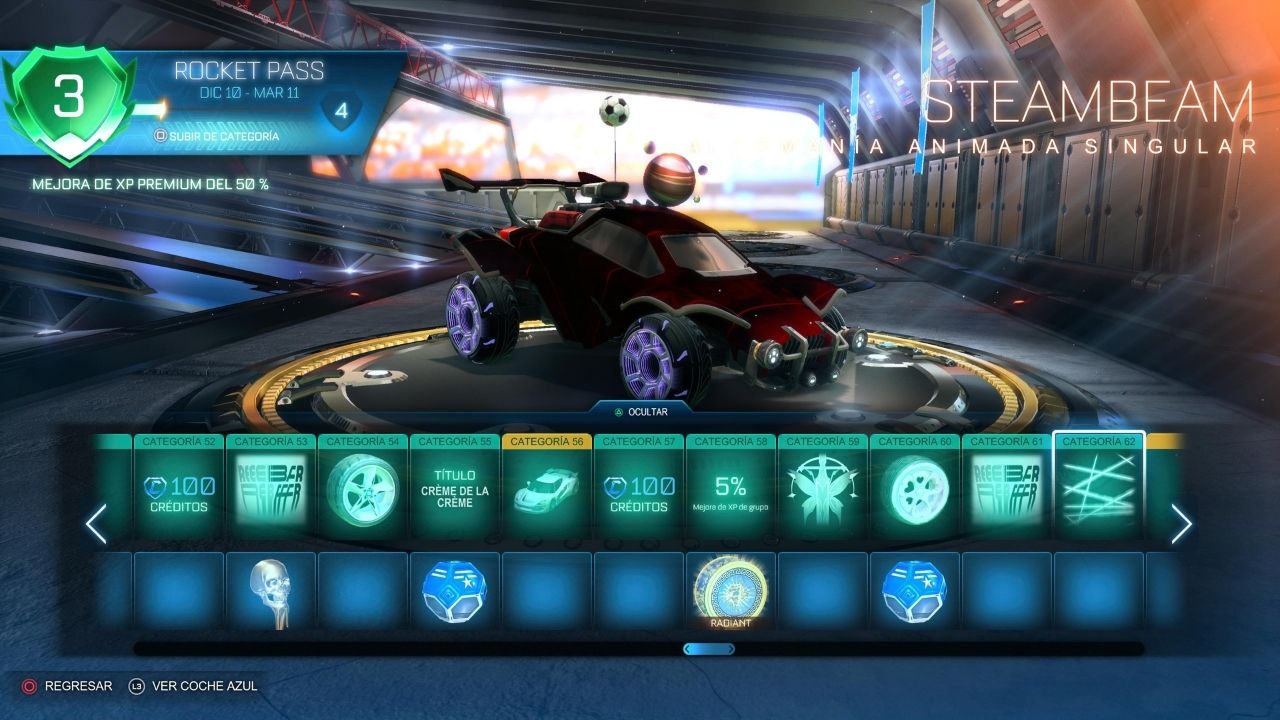Choose the Categoría 53 decal tile
The image size is (1280, 720).
[272, 491]
